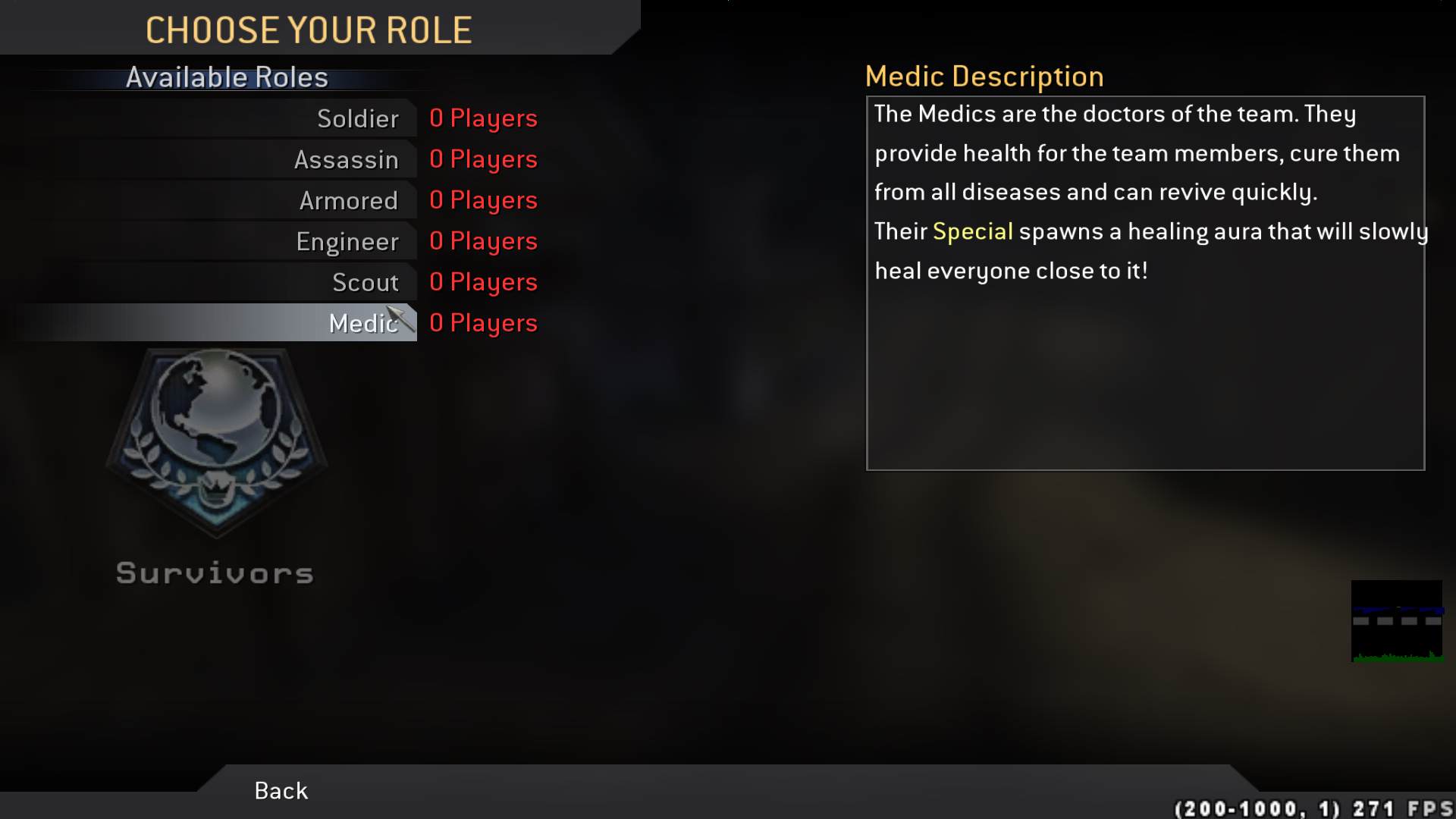Select the Engineer role
The height and width of the screenshot is (819, 1456).
(348, 241)
